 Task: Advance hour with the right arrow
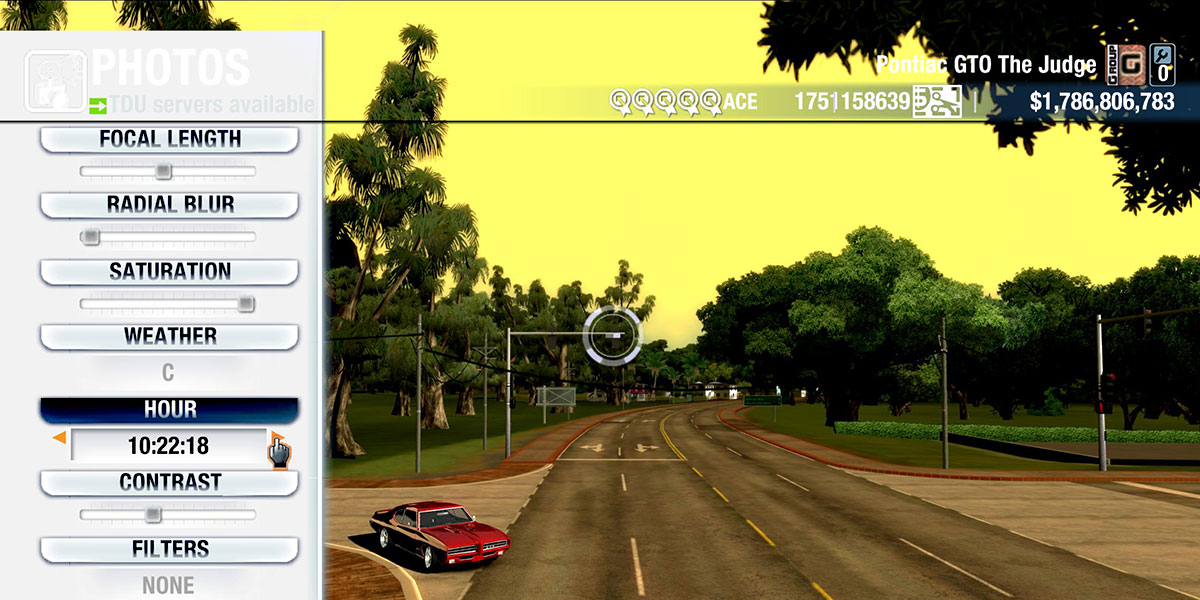point(275,438)
